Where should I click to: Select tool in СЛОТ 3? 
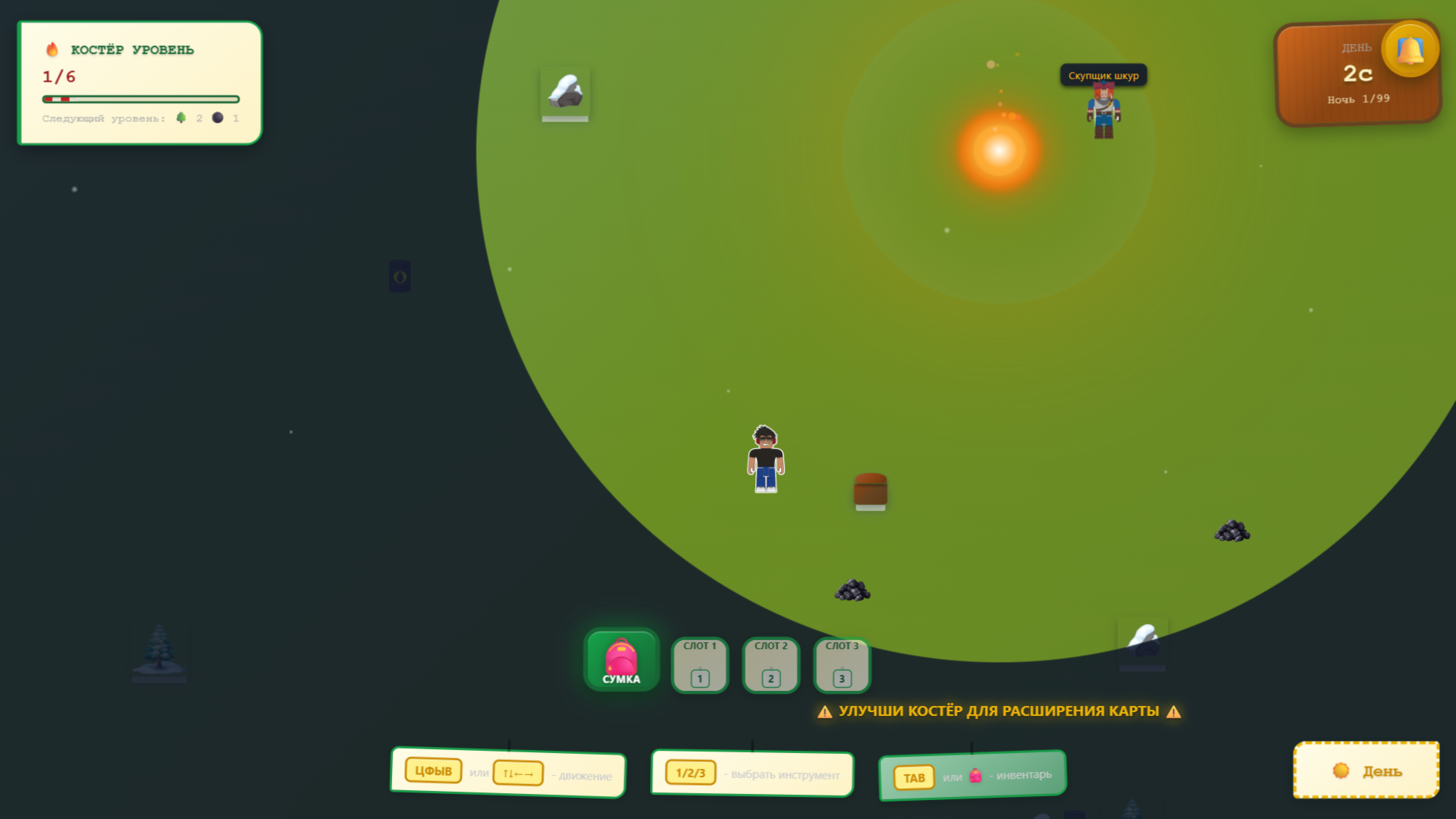click(840, 665)
